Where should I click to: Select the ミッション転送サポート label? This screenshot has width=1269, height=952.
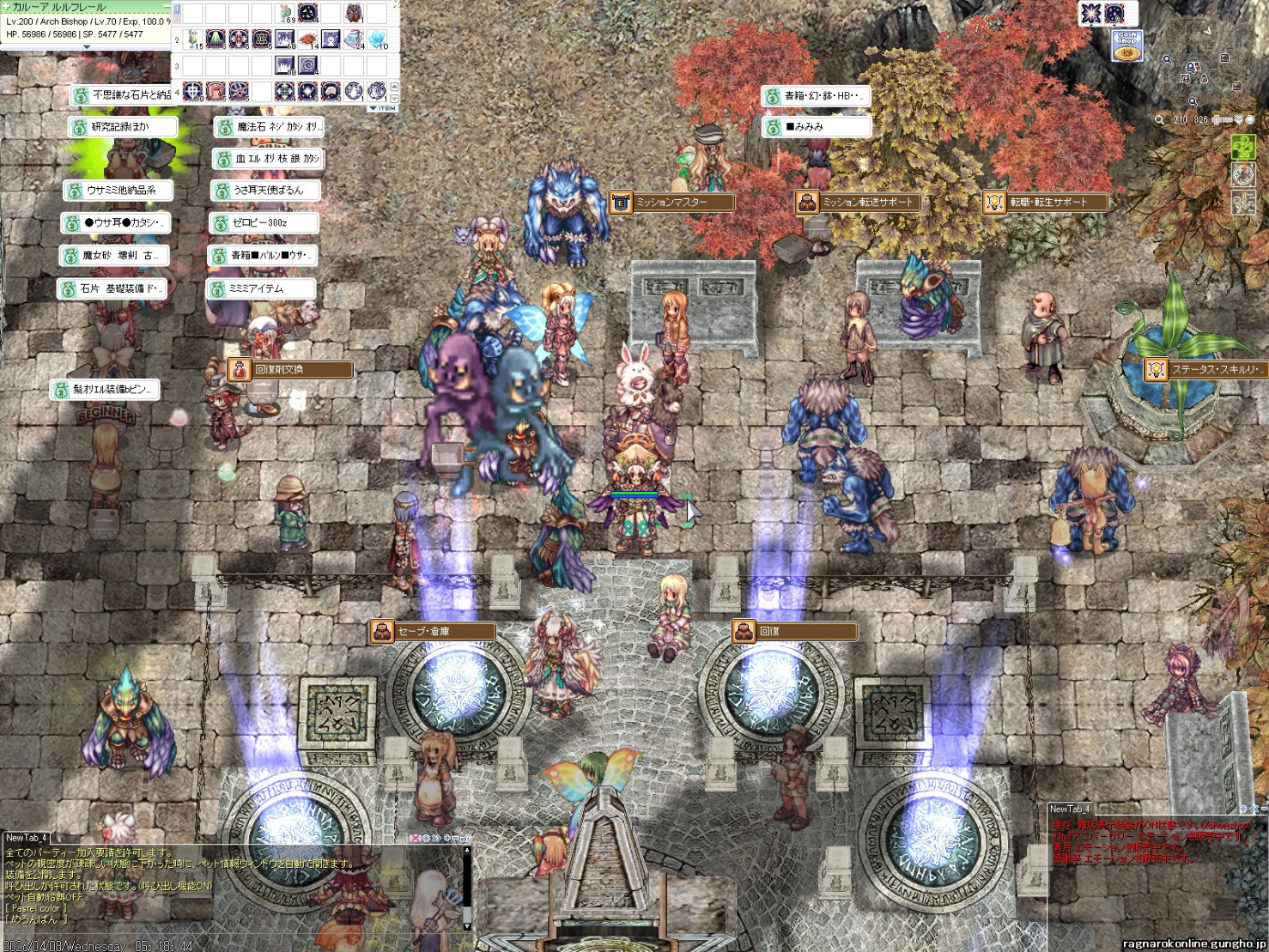[859, 203]
